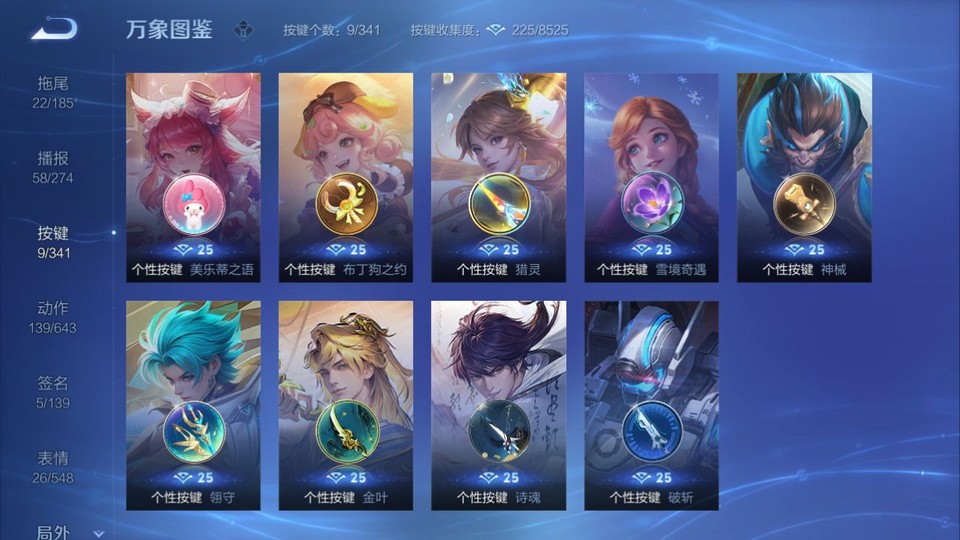
Task: Switch to the 拖尾 tab
Action: coord(53,91)
